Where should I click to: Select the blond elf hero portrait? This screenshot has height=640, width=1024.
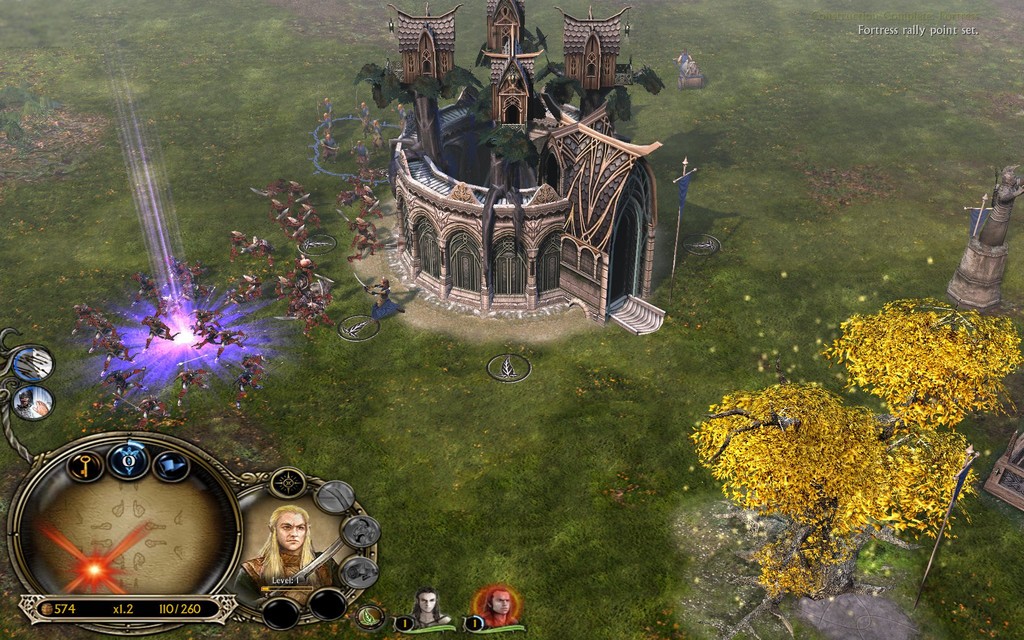click(x=291, y=545)
